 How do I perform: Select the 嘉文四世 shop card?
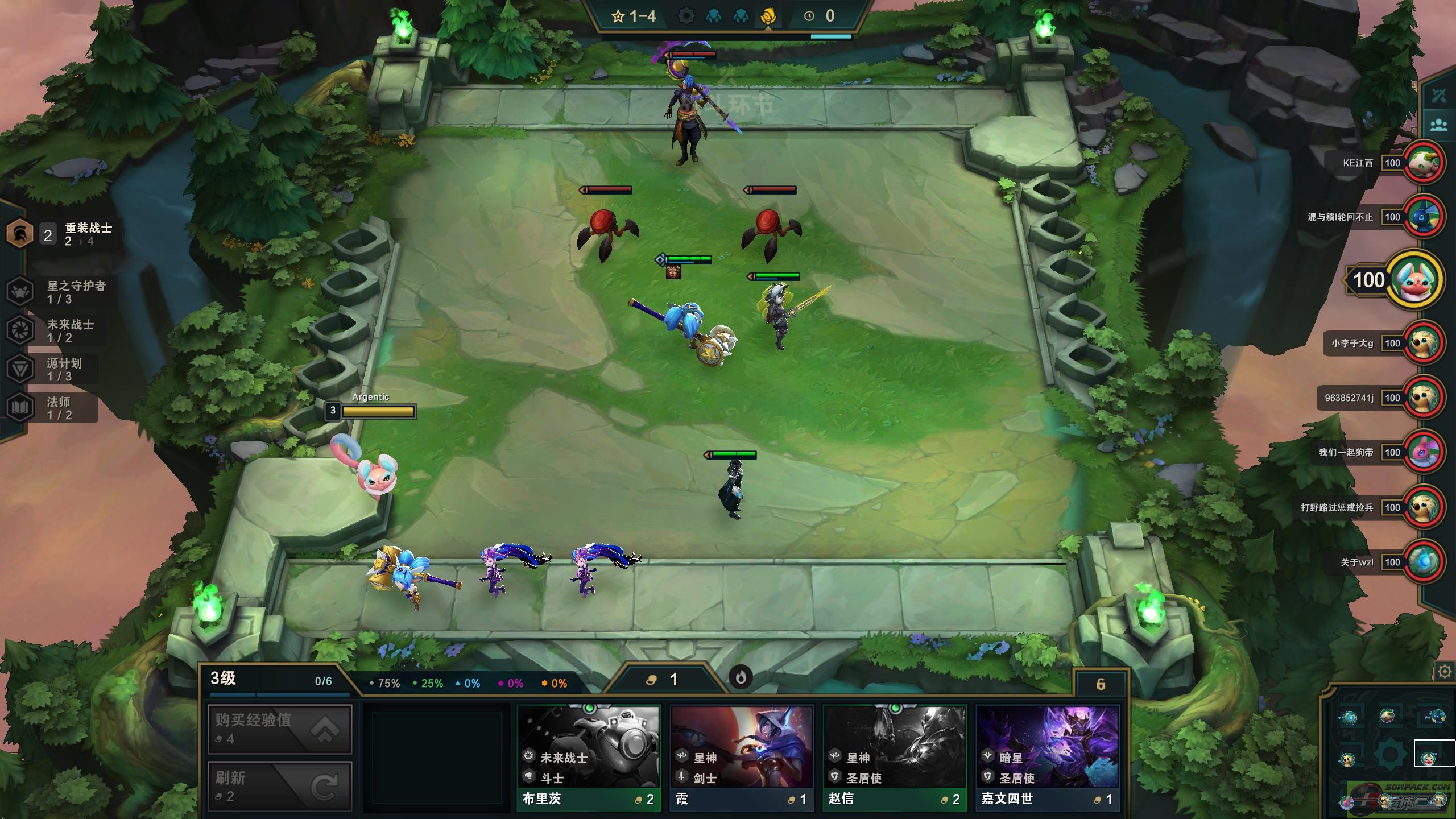click(1048, 758)
